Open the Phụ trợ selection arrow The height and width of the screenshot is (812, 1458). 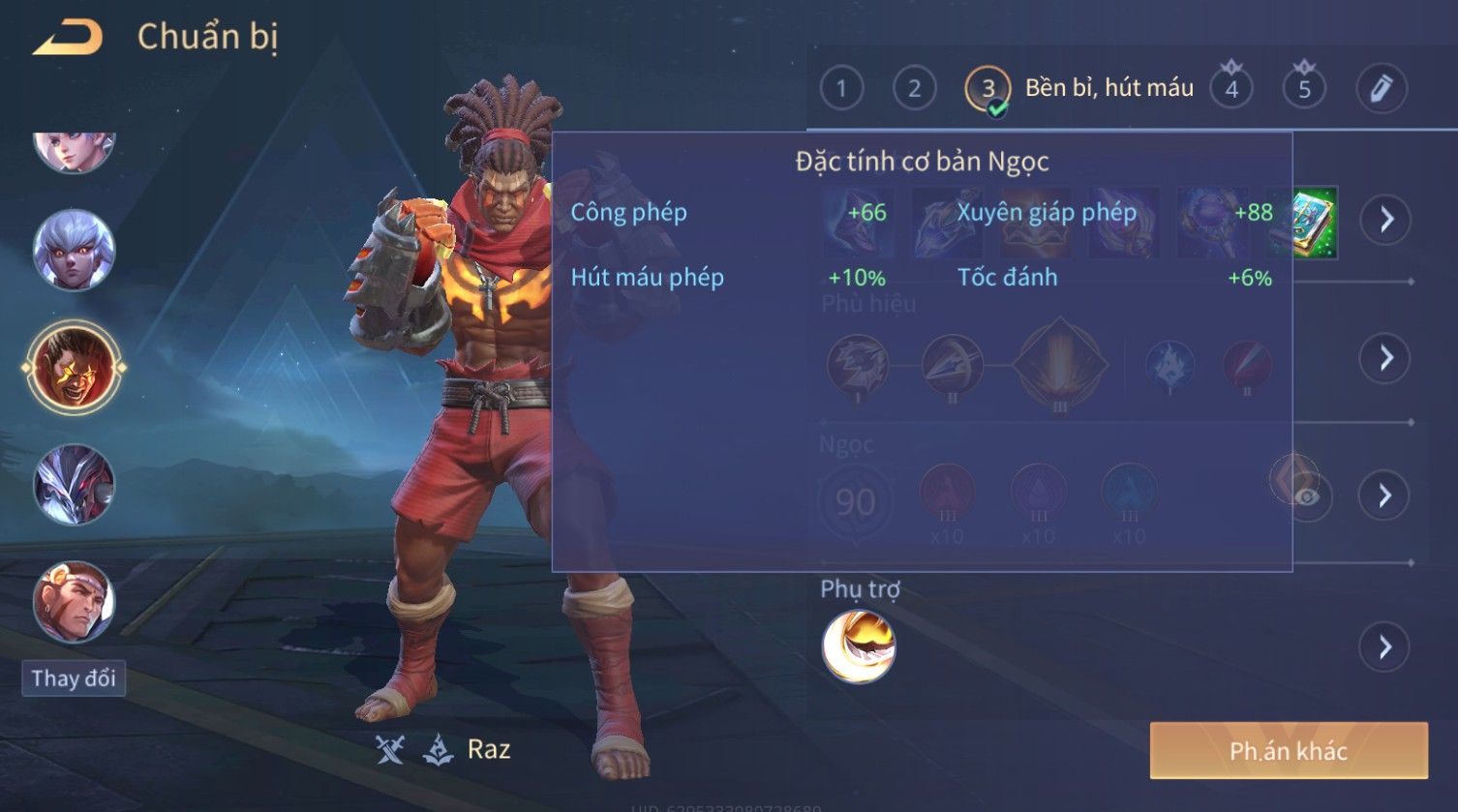pyautogui.click(x=1385, y=647)
